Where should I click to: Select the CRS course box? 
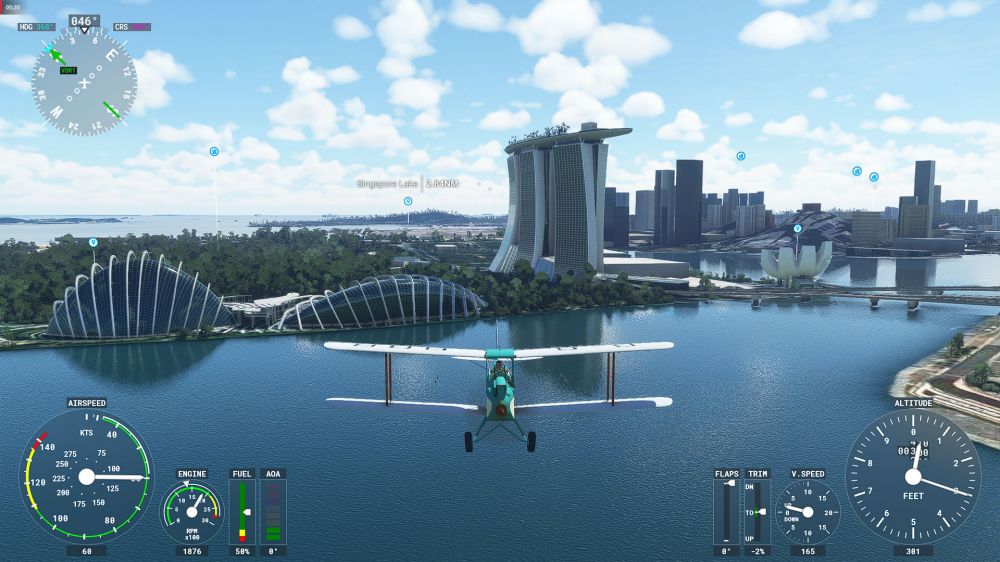pyautogui.click(x=132, y=27)
